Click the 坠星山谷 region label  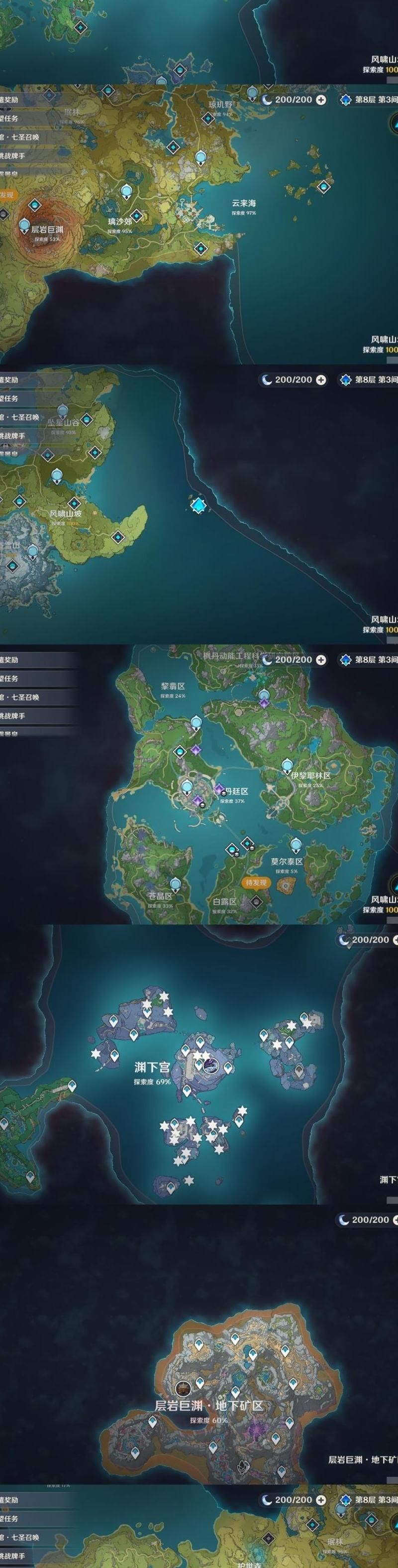click(63, 422)
